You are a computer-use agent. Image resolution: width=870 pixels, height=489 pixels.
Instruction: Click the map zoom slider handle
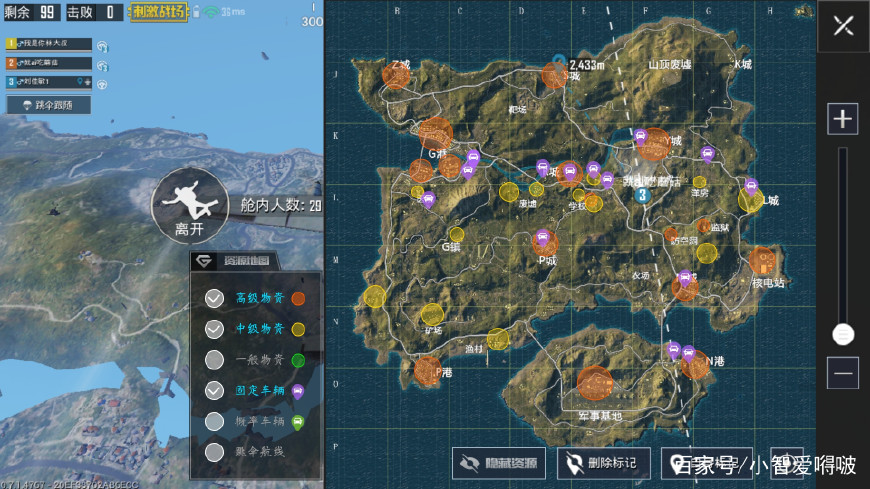(843, 334)
